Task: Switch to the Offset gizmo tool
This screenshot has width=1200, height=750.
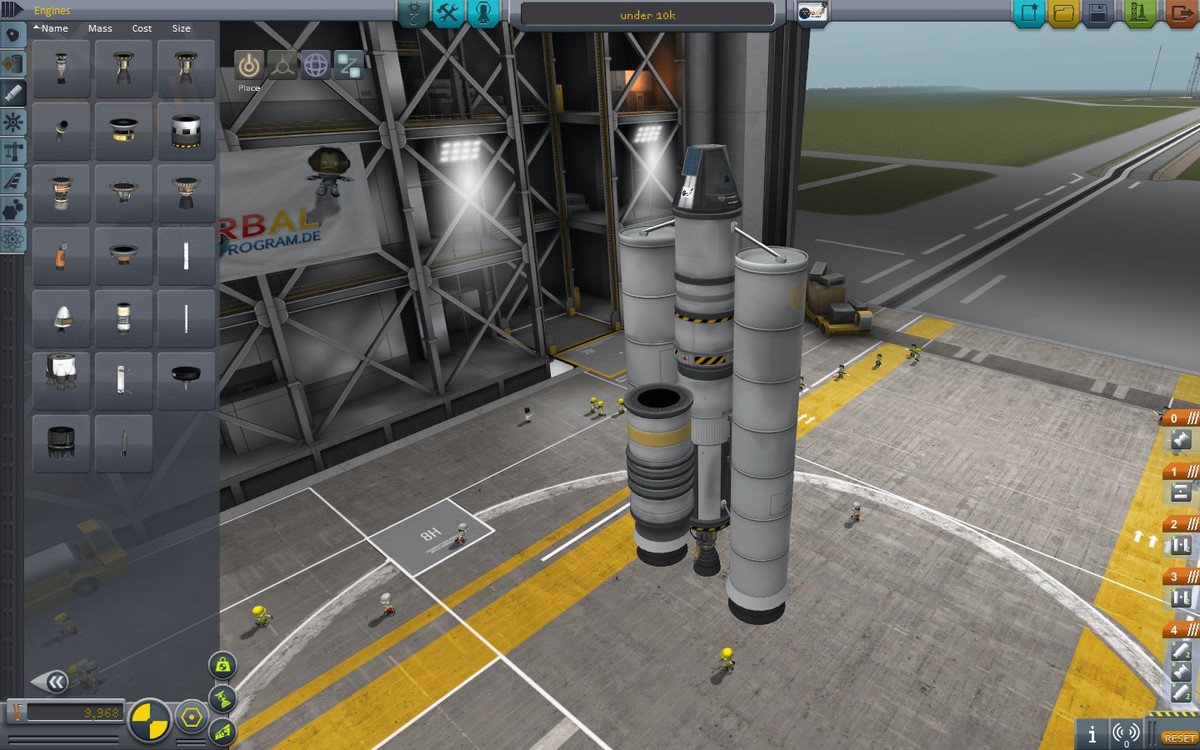Action: pos(283,65)
